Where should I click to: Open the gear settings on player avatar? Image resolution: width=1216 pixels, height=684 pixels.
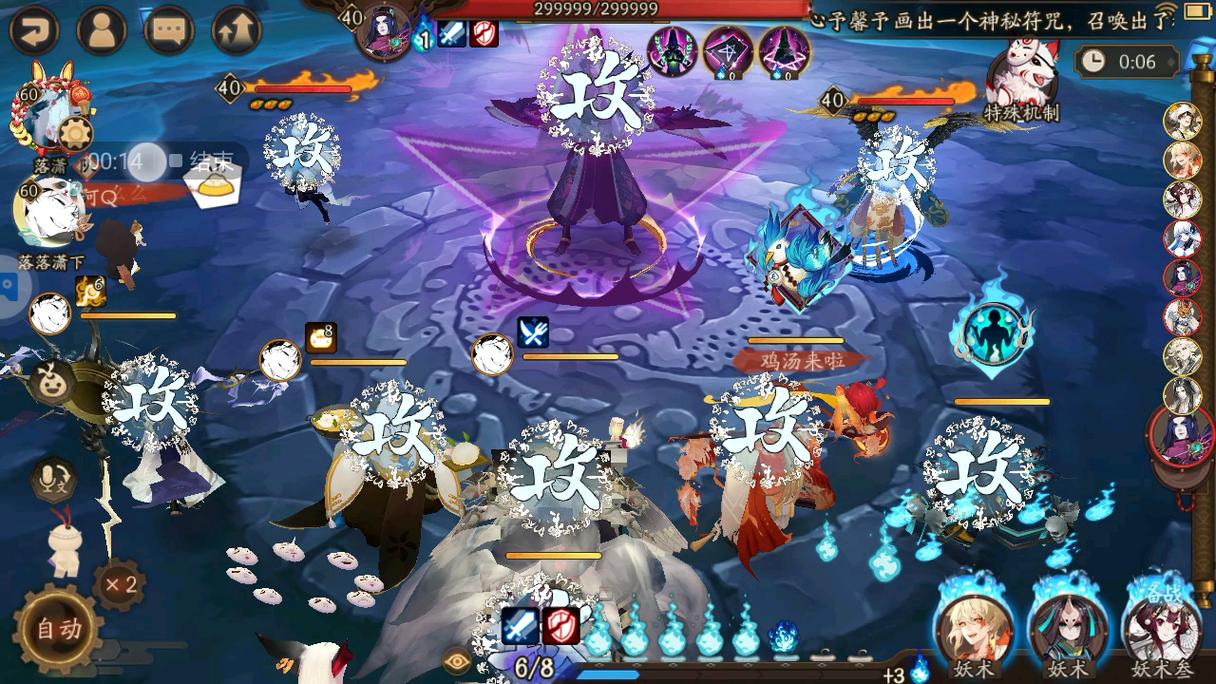pos(75,132)
